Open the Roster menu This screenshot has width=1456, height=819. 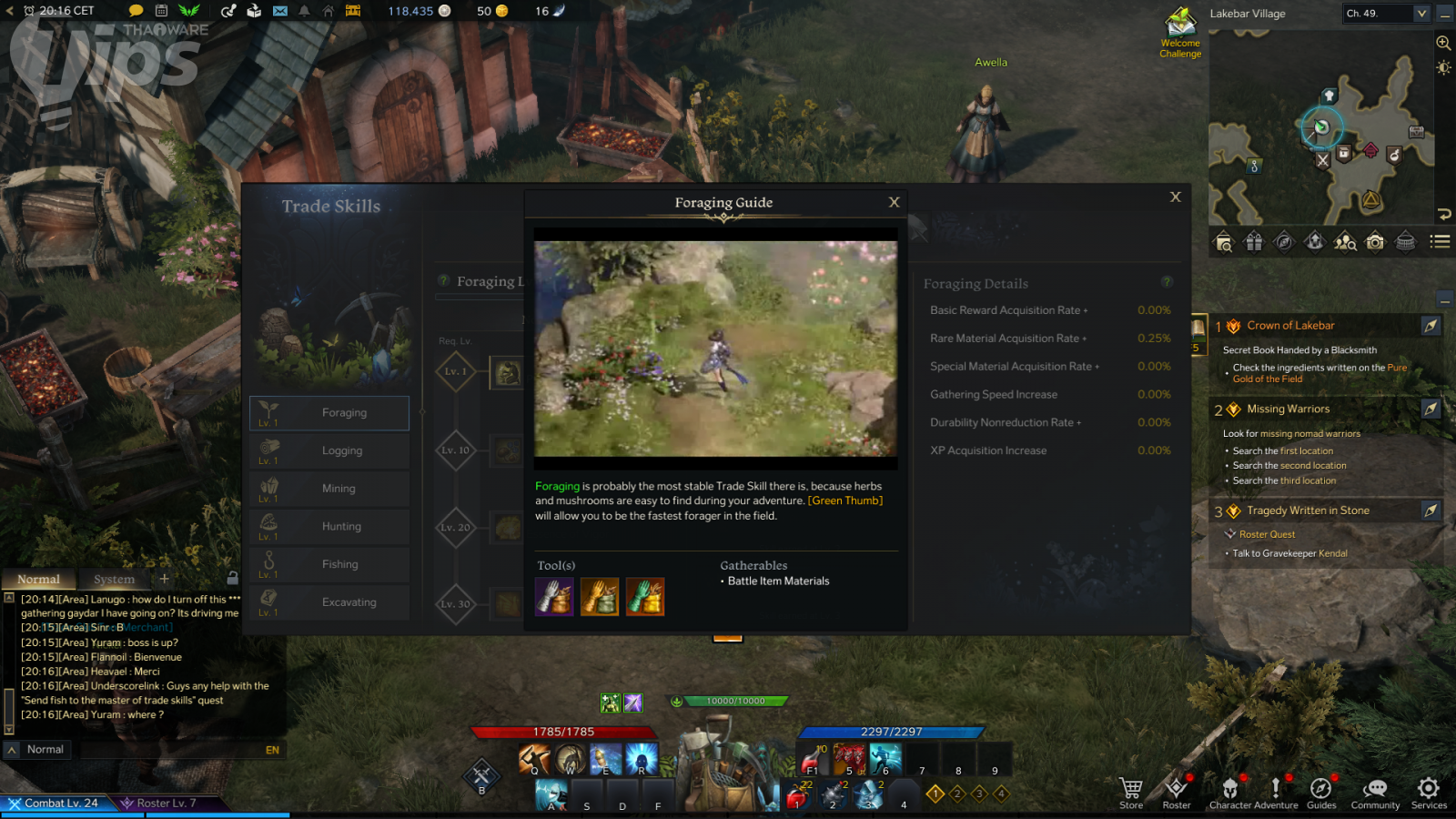(x=1177, y=793)
